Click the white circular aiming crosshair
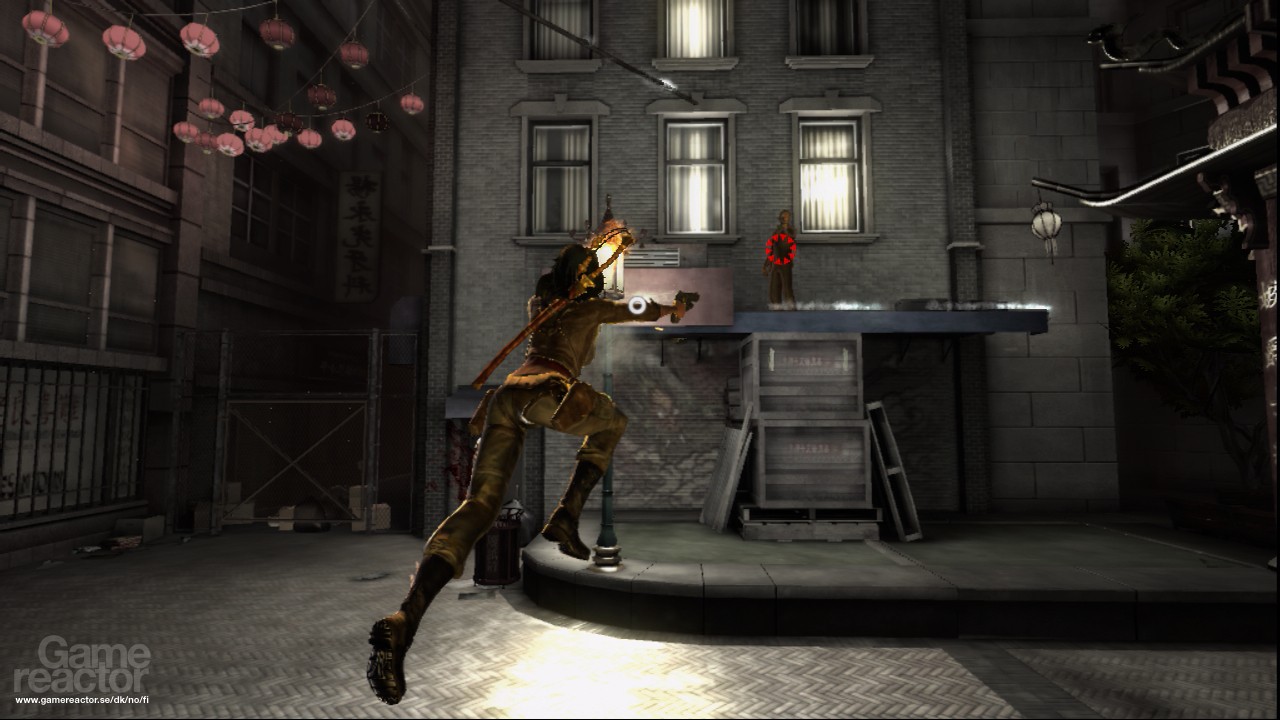 pyautogui.click(x=637, y=308)
